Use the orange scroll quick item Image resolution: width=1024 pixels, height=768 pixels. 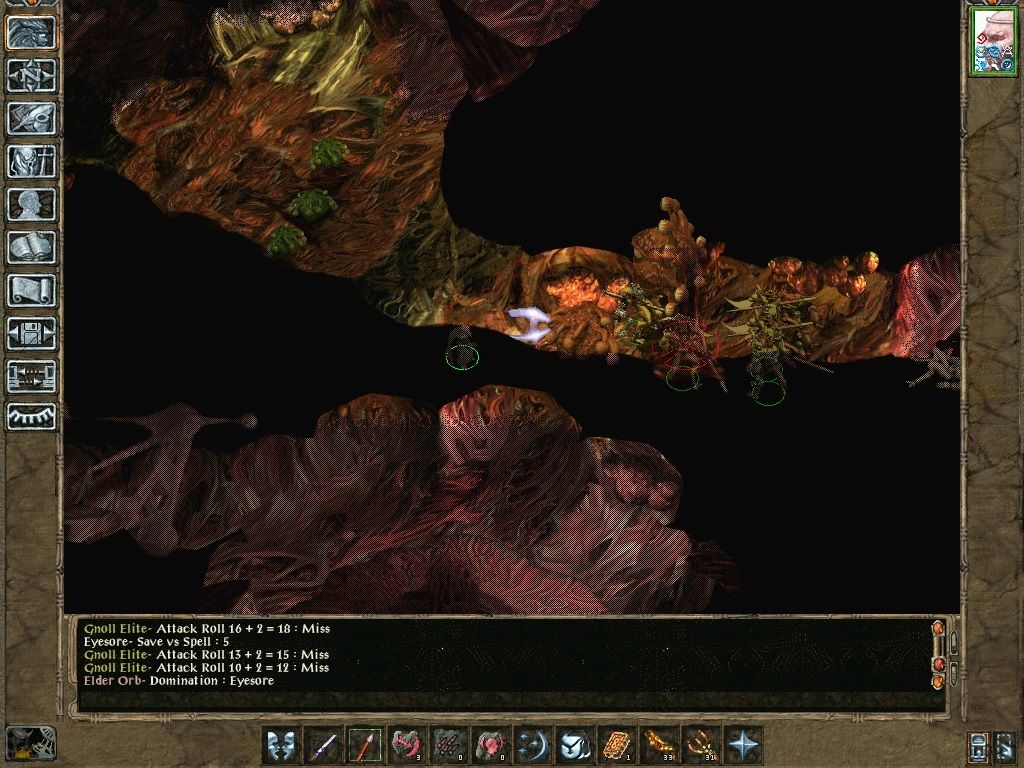click(x=616, y=745)
